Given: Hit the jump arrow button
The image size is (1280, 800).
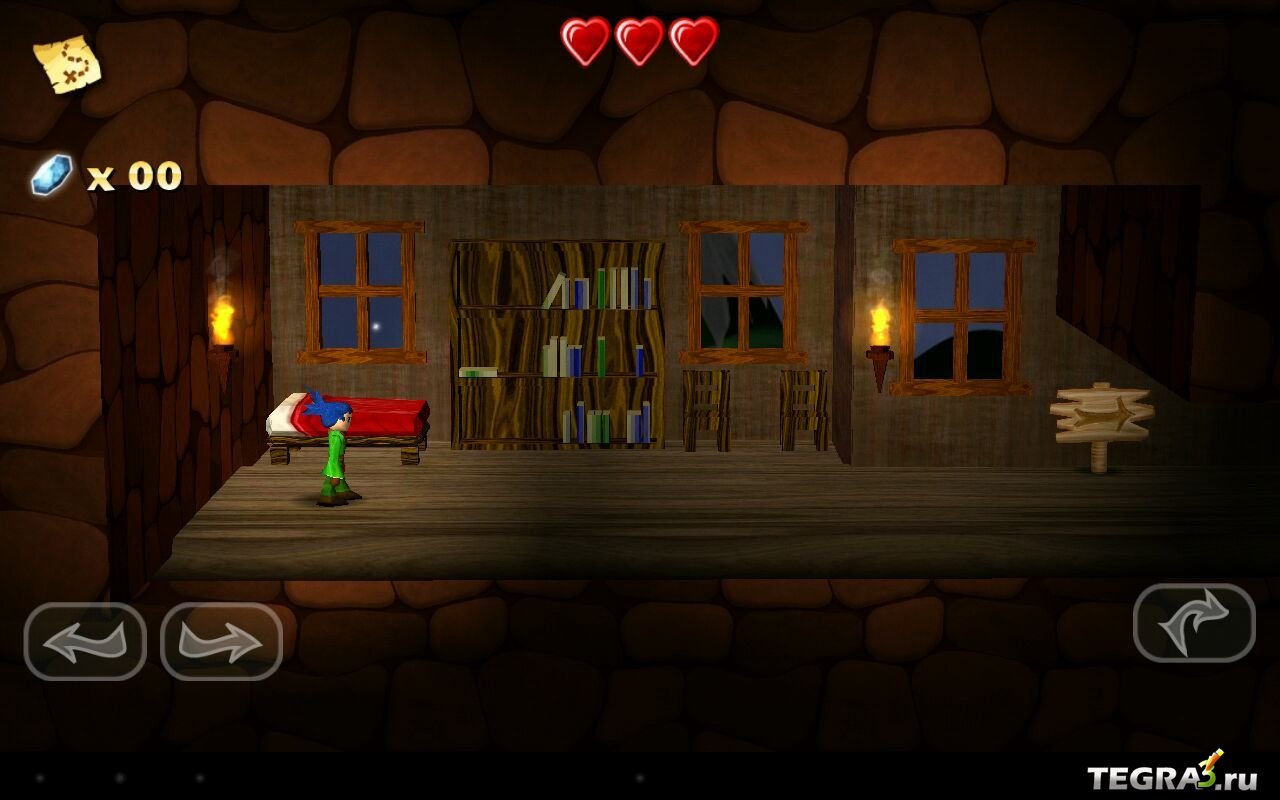Looking at the screenshot, I should 1194,623.
